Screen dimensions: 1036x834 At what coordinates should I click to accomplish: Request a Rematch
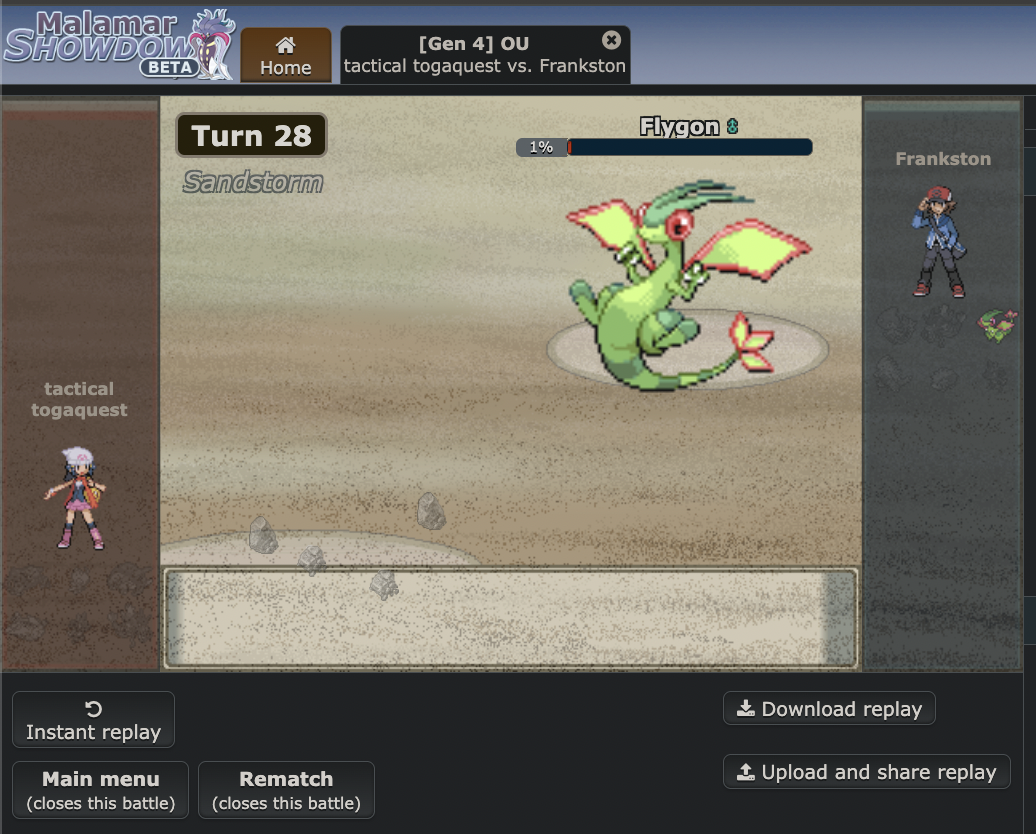[286, 790]
